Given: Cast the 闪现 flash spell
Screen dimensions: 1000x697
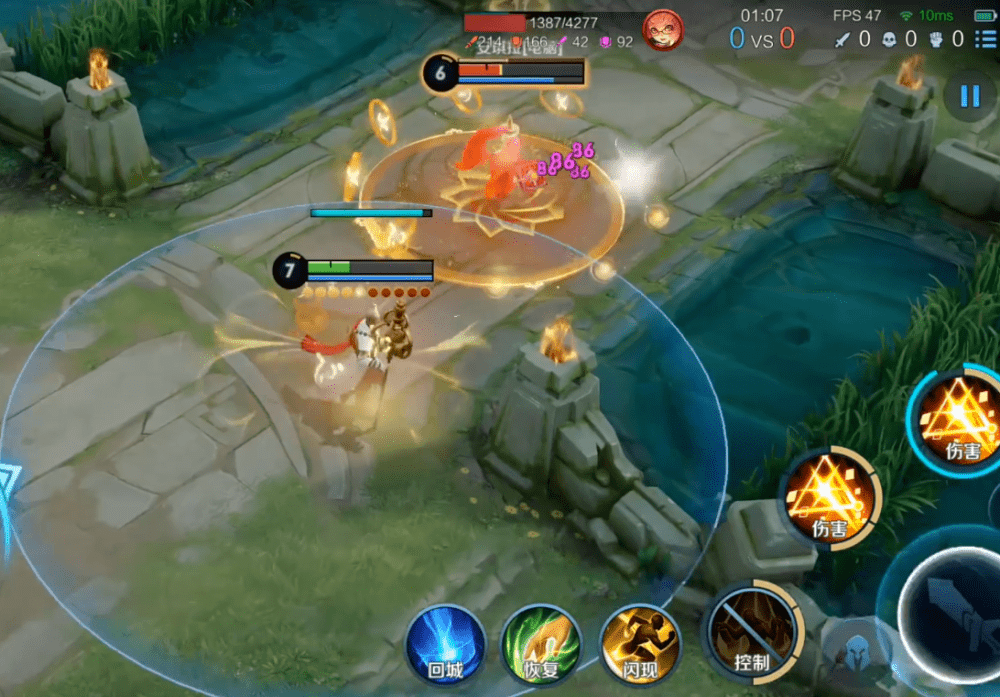Looking at the screenshot, I should 639,645.
